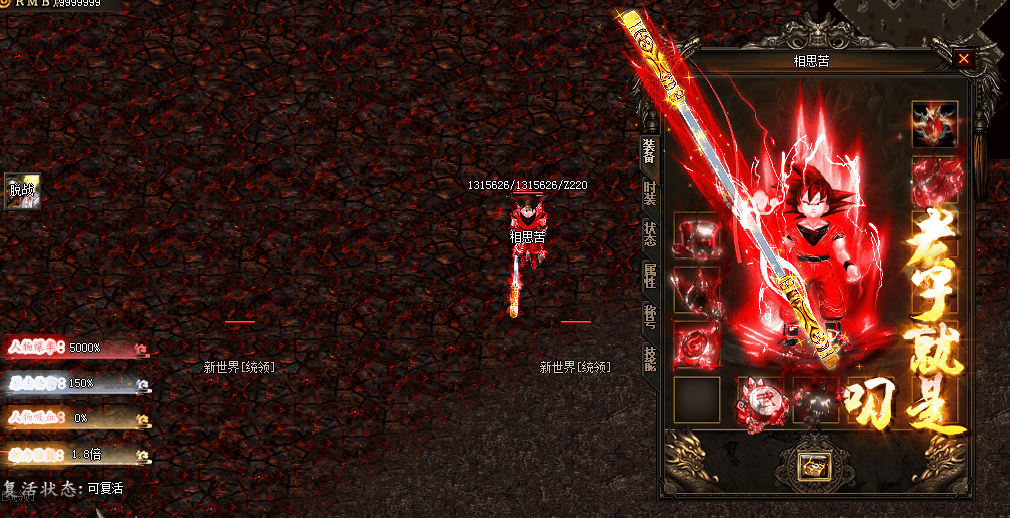This screenshot has height=518, width=1010.
Task: Click the 脱战 leave-combat icon
Action: (x=21, y=190)
